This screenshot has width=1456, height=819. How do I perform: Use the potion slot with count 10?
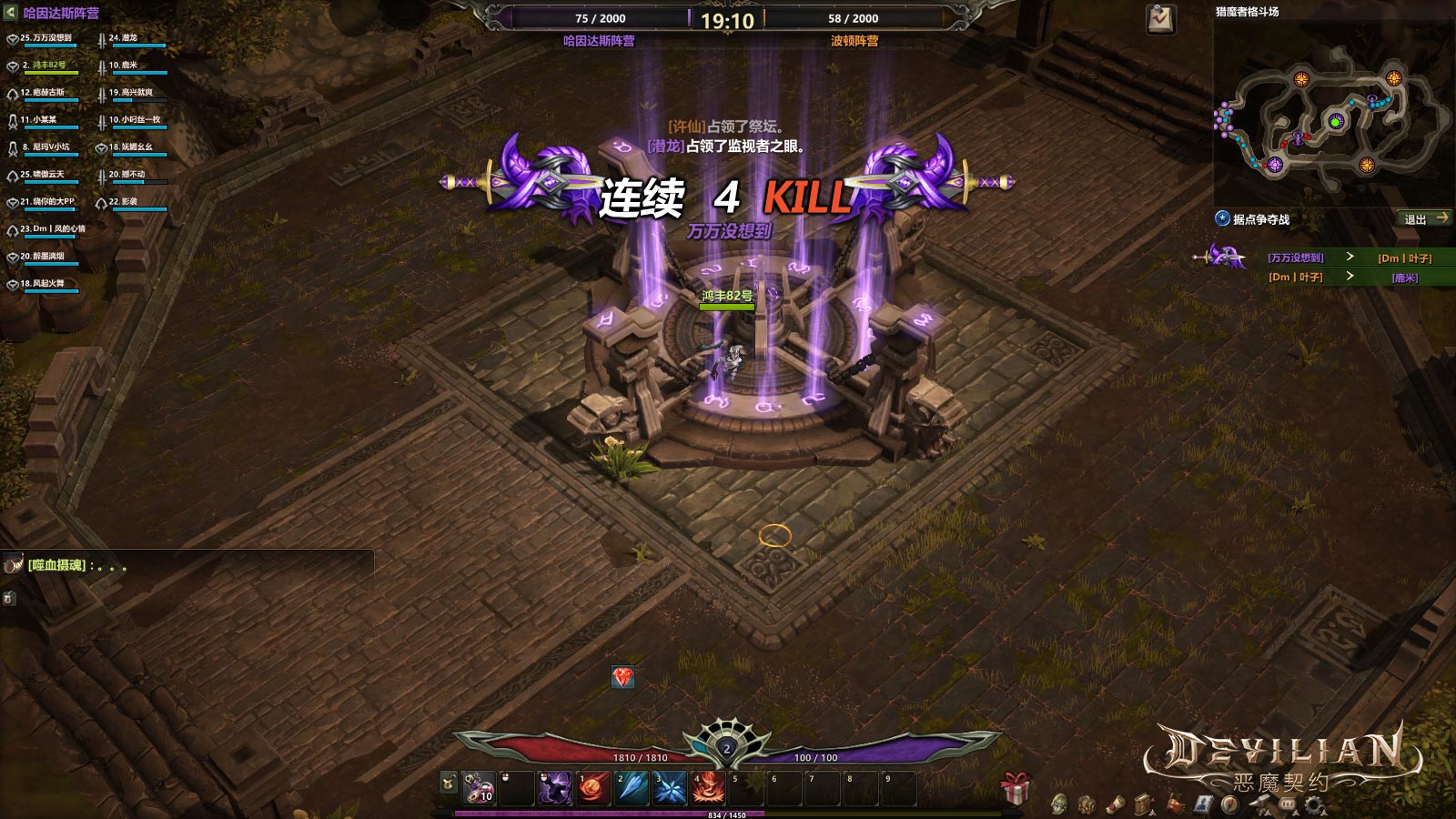pyautogui.click(x=479, y=788)
